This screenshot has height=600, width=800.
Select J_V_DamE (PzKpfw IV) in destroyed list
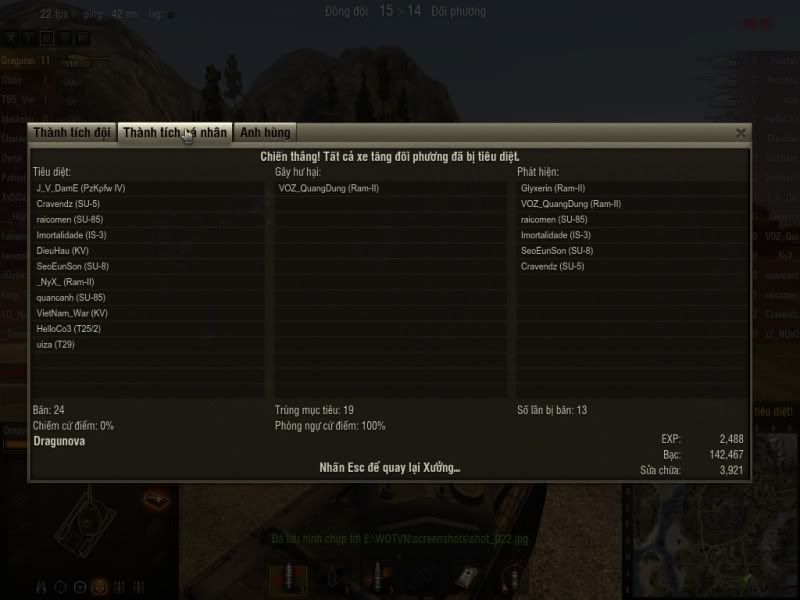pos(80,188)
